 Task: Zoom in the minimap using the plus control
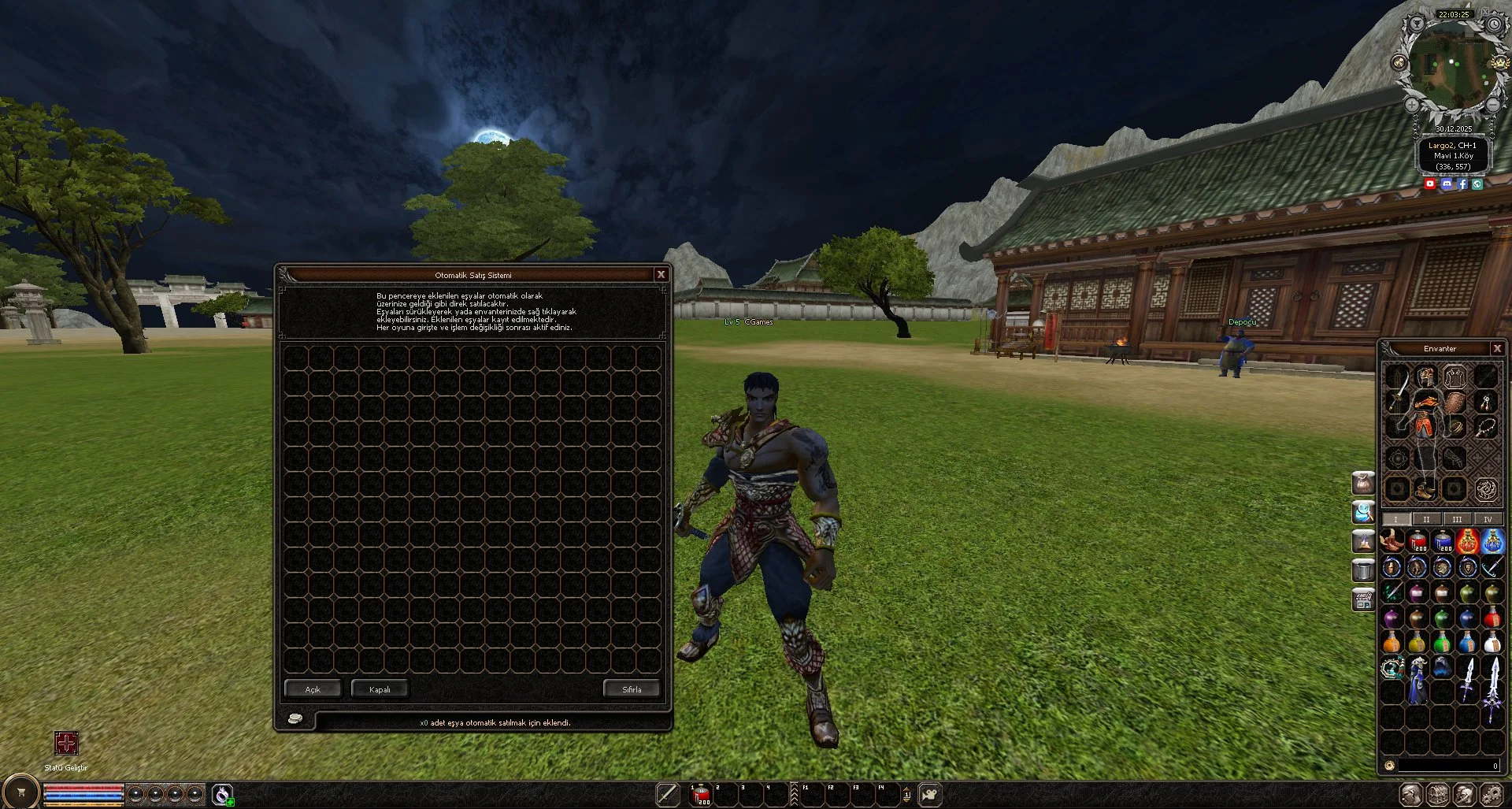click(1410, 105)
